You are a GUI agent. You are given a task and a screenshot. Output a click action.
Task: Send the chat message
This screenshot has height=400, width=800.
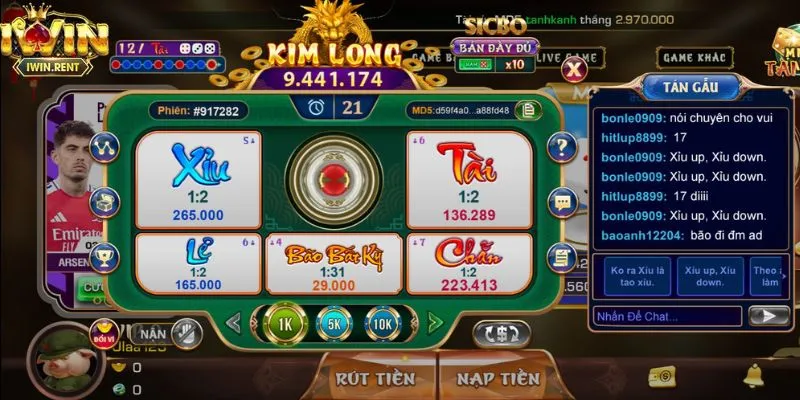(768, 317)
